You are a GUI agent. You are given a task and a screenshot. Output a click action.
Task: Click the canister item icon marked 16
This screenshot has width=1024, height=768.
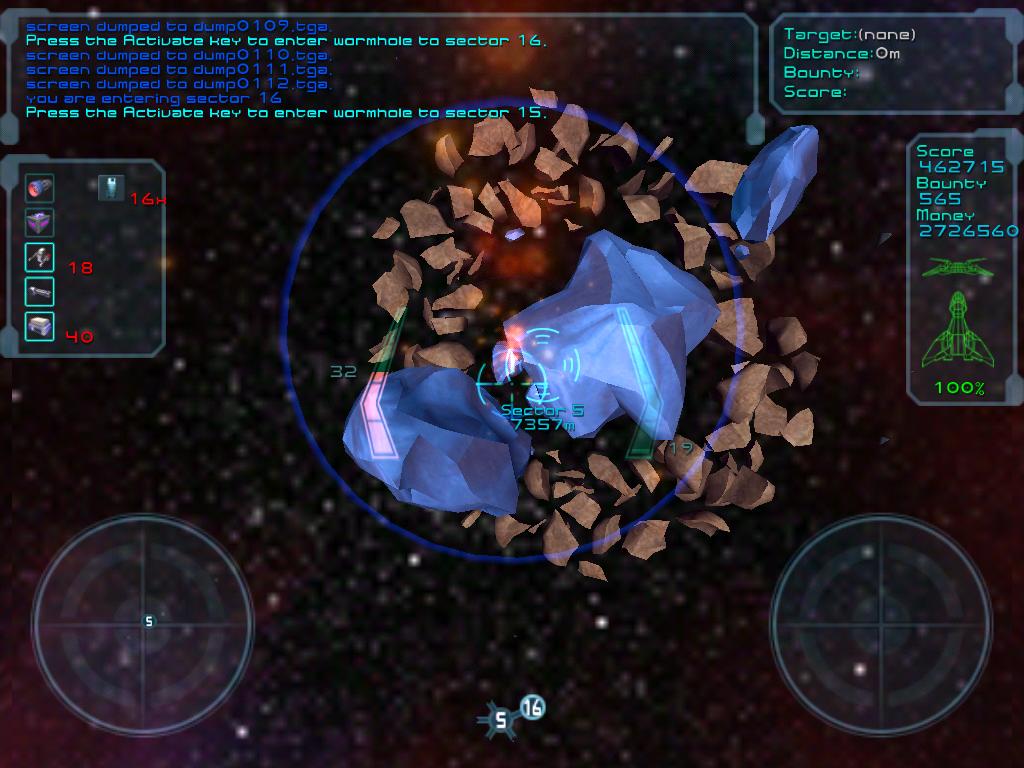click(x=111, y=187)
